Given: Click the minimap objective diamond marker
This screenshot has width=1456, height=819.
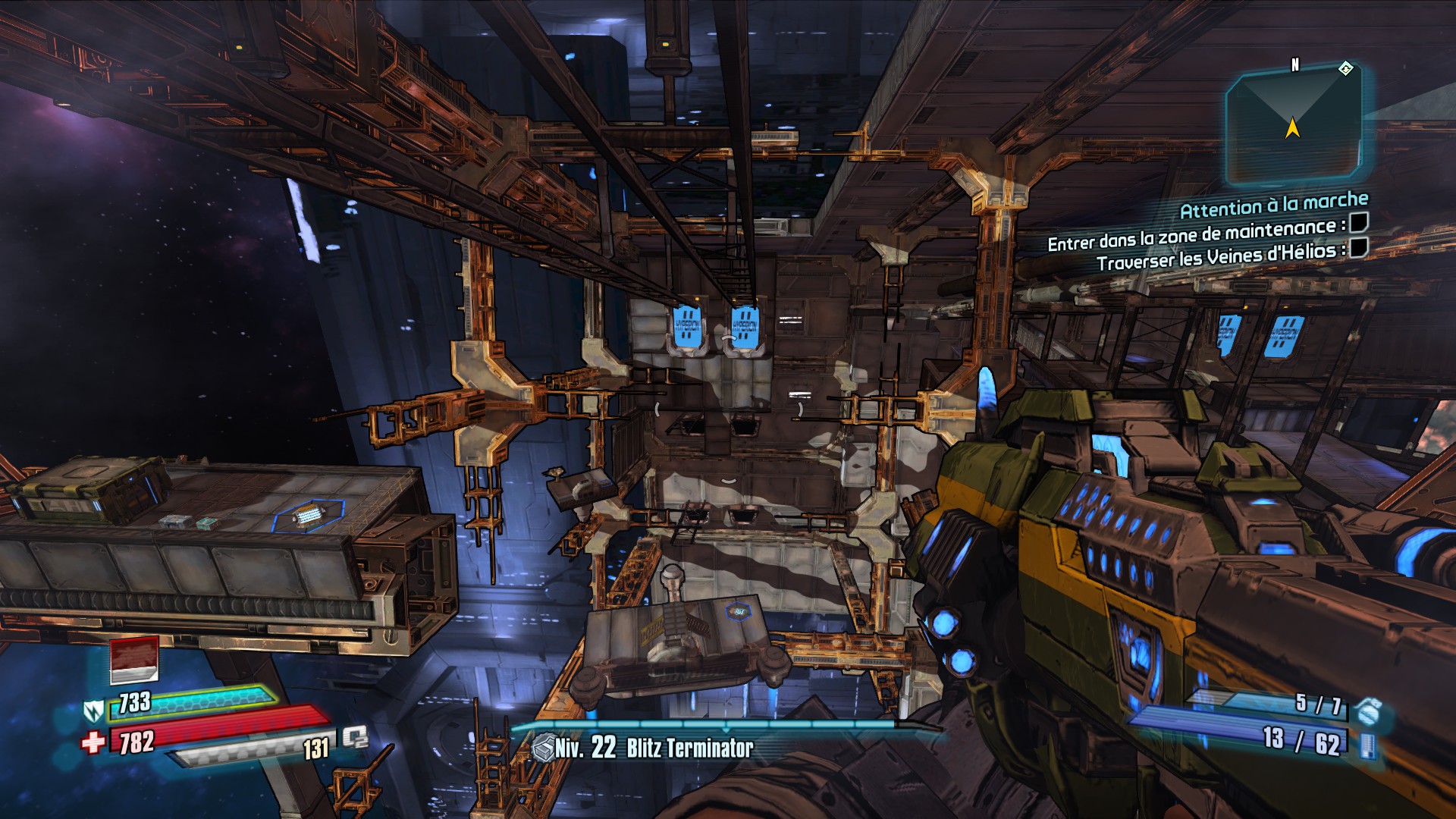Looking at the screenshot, I should pyautogui.click(x=1345, y=69).
